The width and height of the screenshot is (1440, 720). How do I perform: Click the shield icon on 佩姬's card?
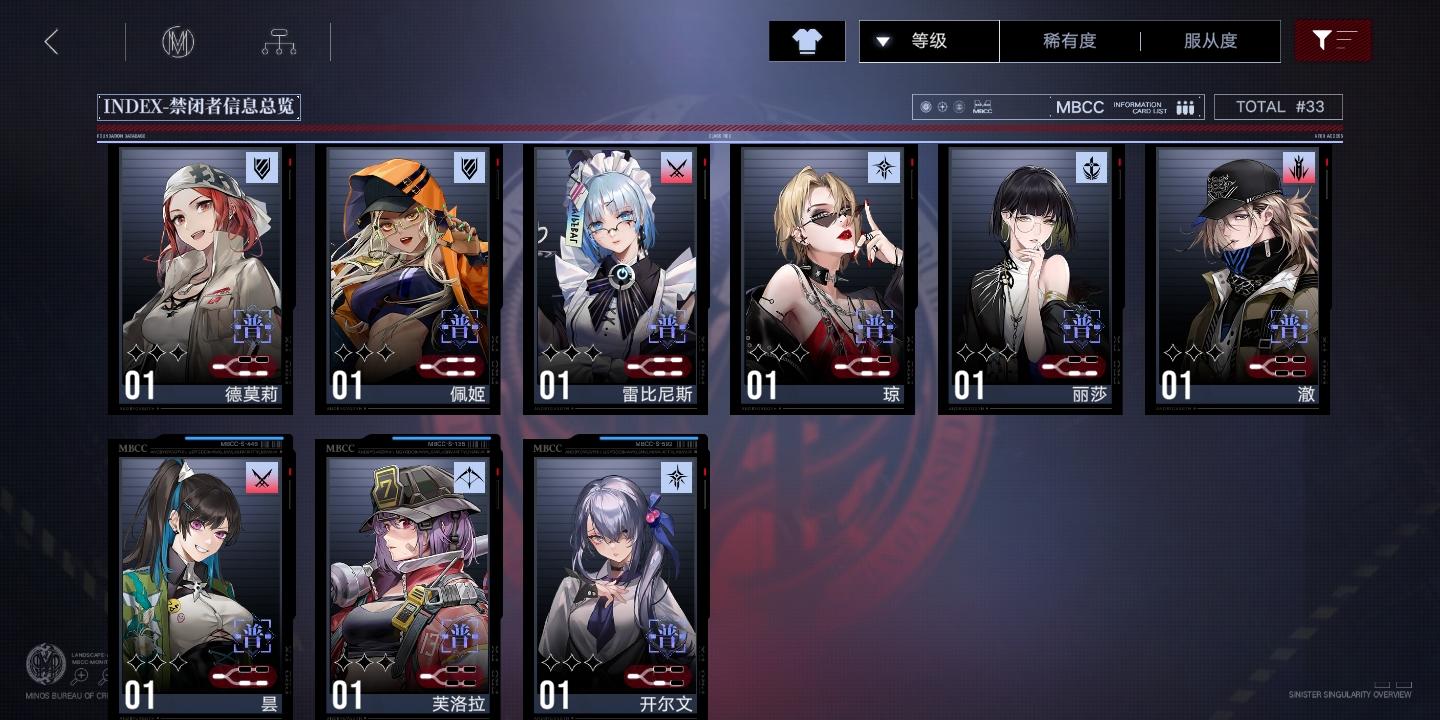470,168
